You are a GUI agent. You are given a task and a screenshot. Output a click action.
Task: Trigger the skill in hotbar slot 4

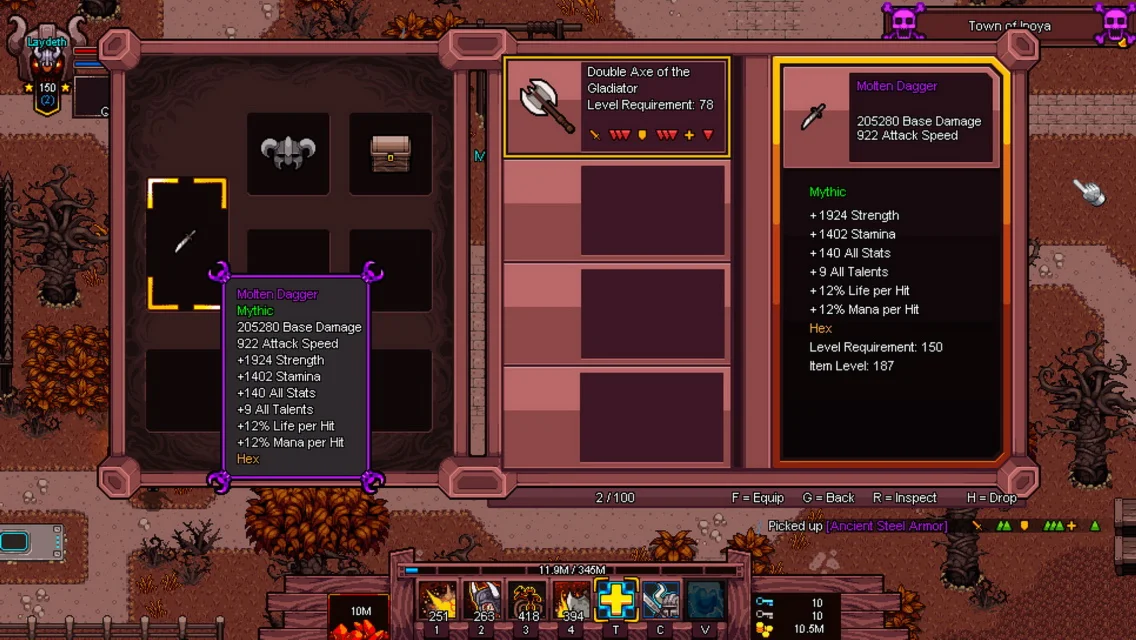click(572, 601)
